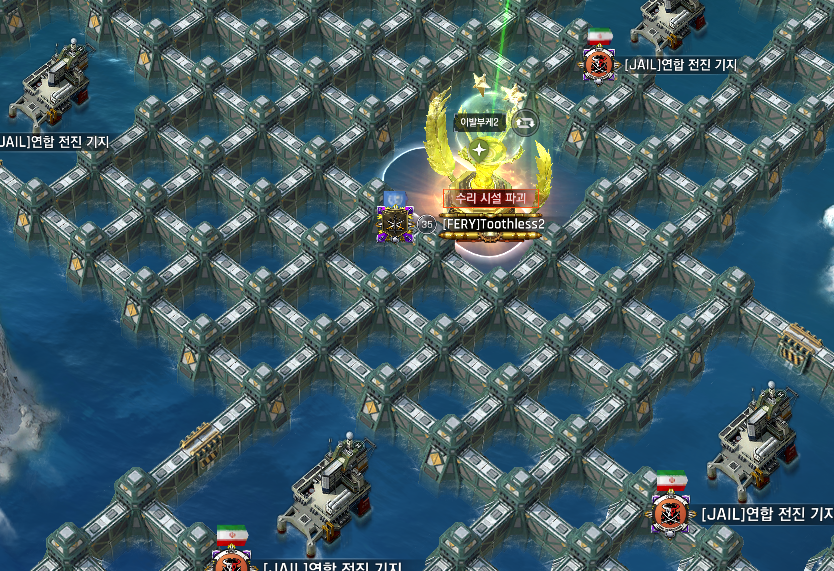Viewport: 834px width, 571px height.
Task: Click the green star marker under 이발부케2
Action: coord(480,151)
